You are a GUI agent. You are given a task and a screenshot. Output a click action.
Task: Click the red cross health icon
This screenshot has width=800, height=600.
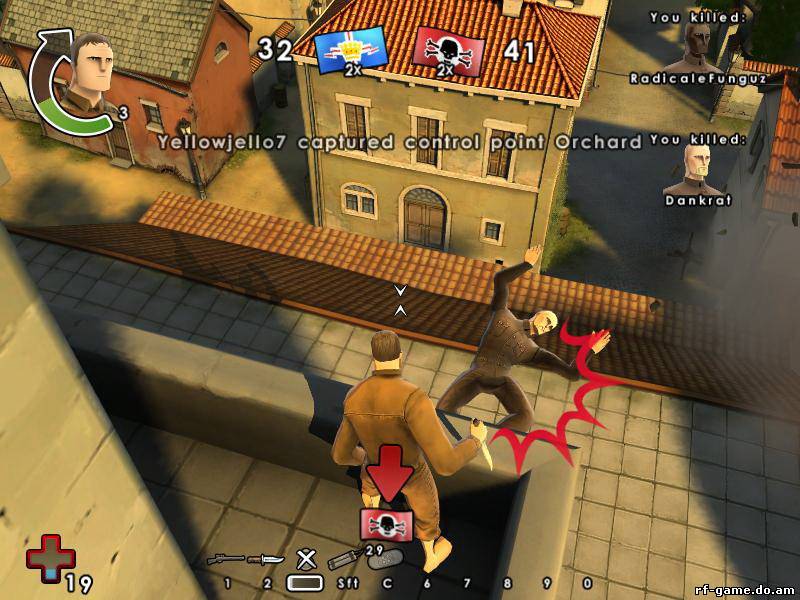point(44,556)
